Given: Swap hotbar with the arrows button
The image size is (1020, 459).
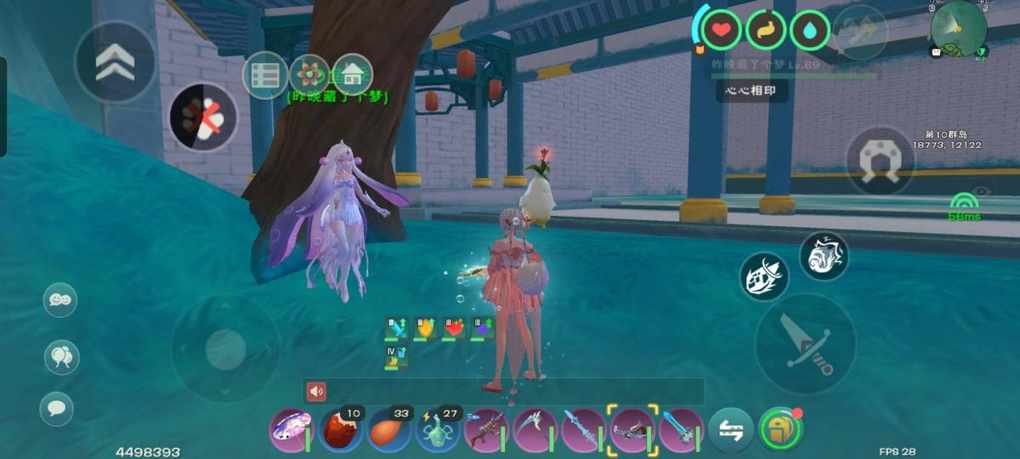Looking at the screenshot, I should click(731, 431).
